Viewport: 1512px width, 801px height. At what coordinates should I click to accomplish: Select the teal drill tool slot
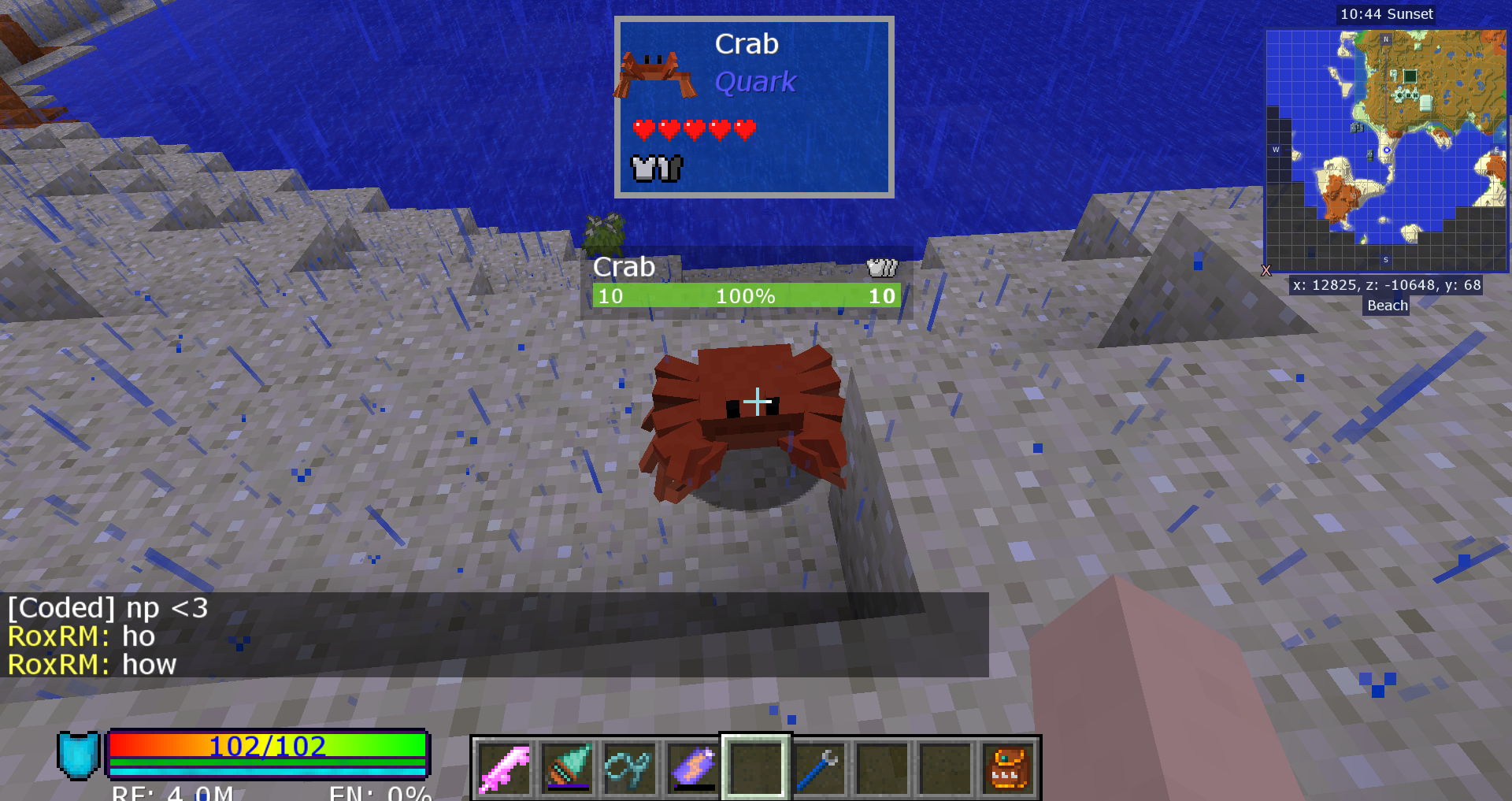567,768
